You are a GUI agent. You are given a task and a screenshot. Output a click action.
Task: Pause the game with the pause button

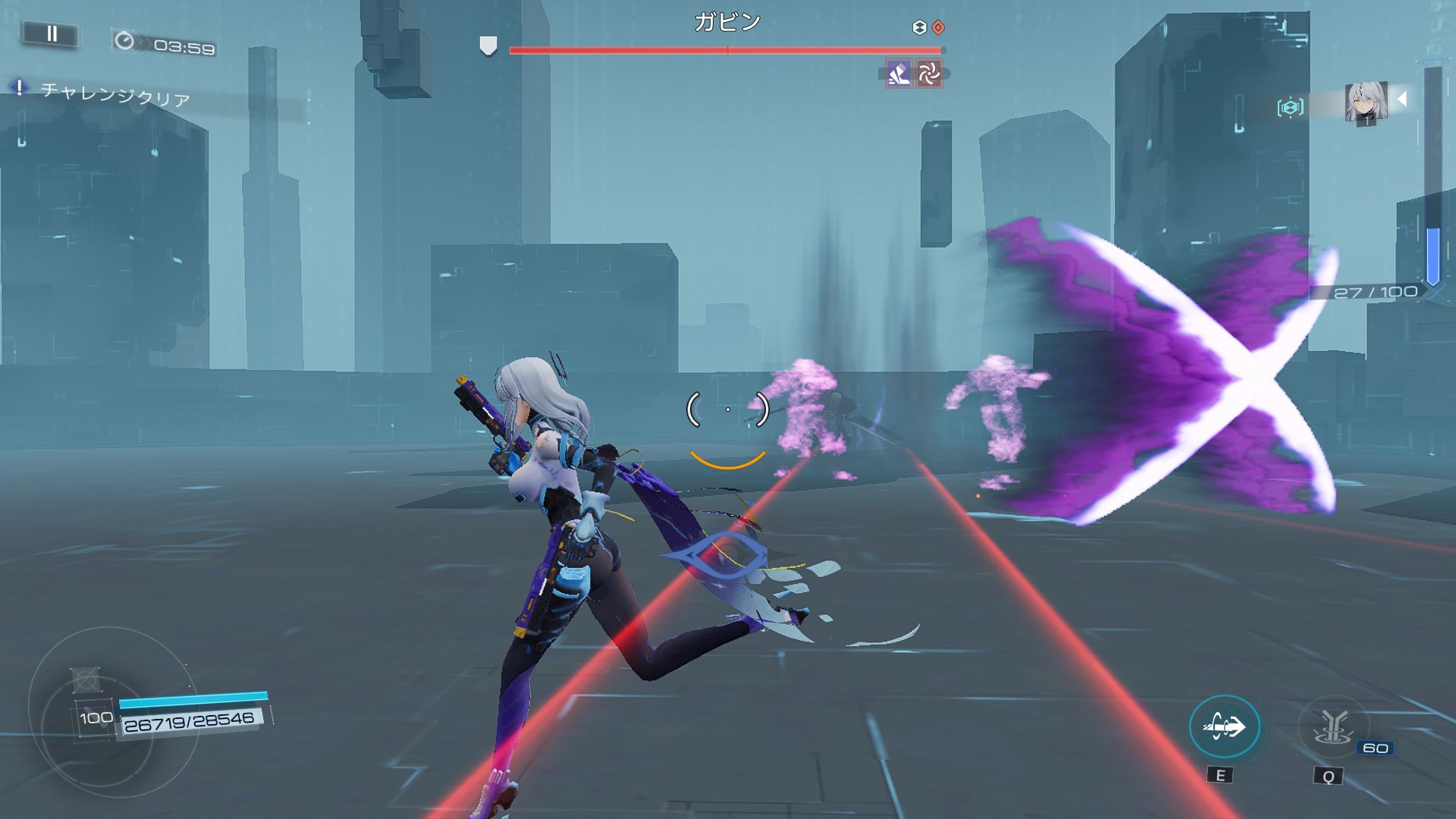[x=52, y=34]
